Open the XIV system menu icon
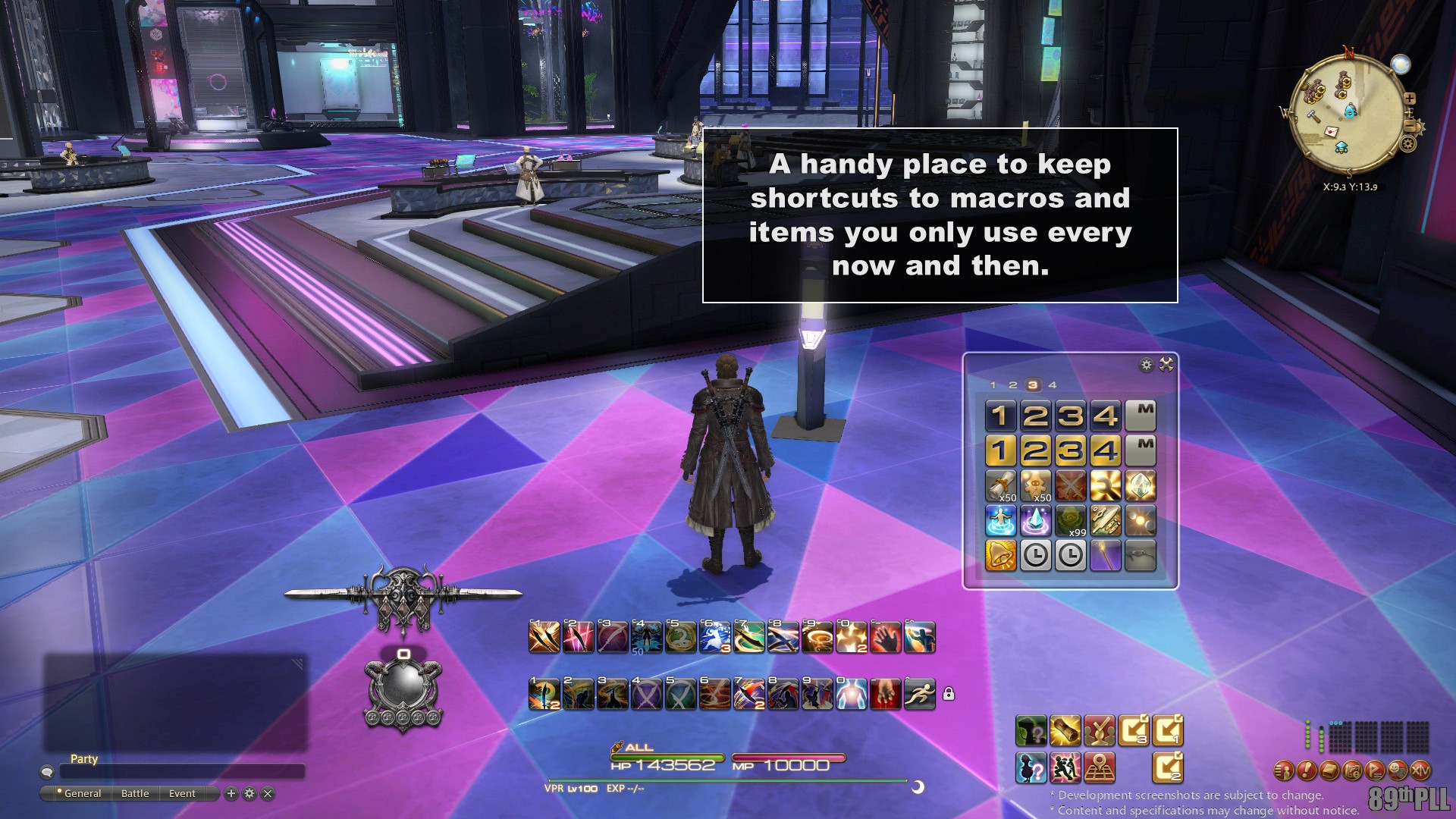The width and height of the screenshot is (1456, 819). tap(1420, 771)
